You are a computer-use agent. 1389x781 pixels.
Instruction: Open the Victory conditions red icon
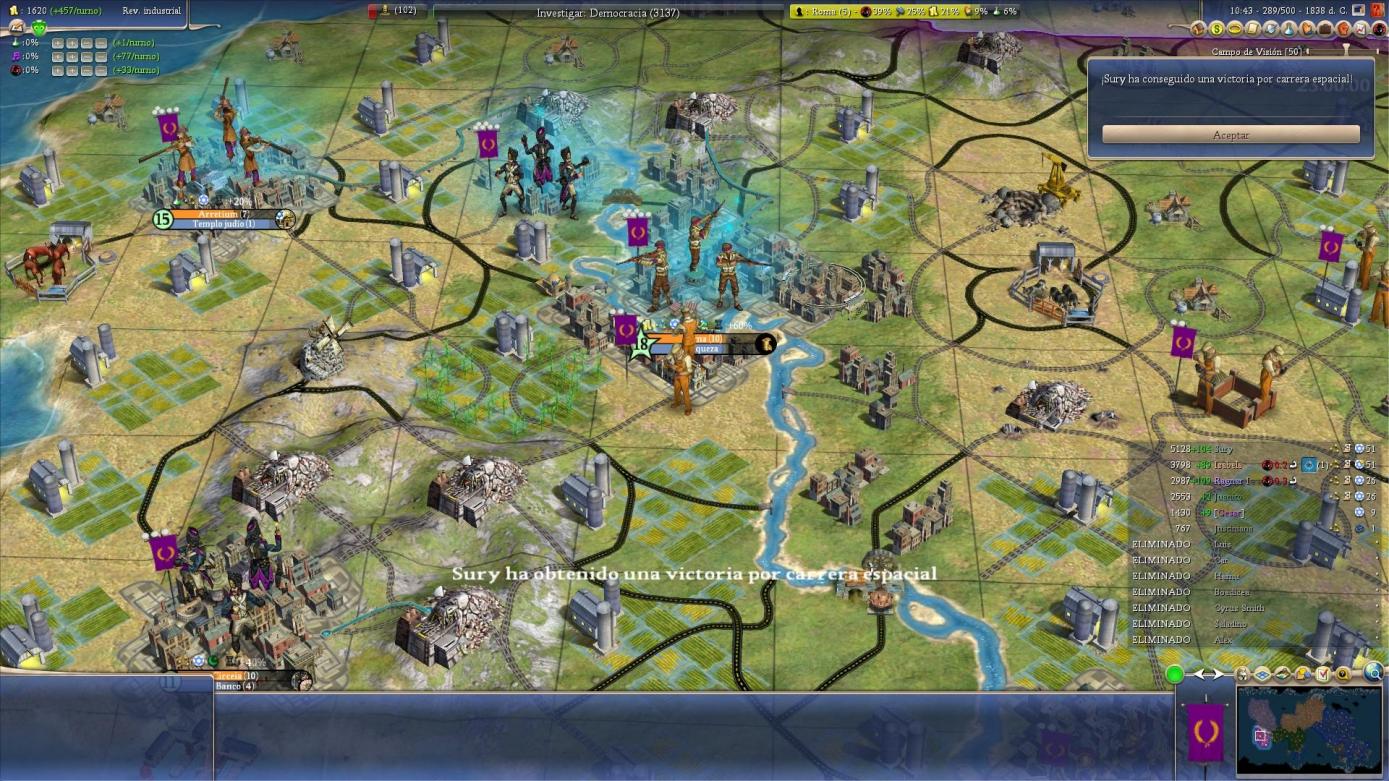[1345, 31]
